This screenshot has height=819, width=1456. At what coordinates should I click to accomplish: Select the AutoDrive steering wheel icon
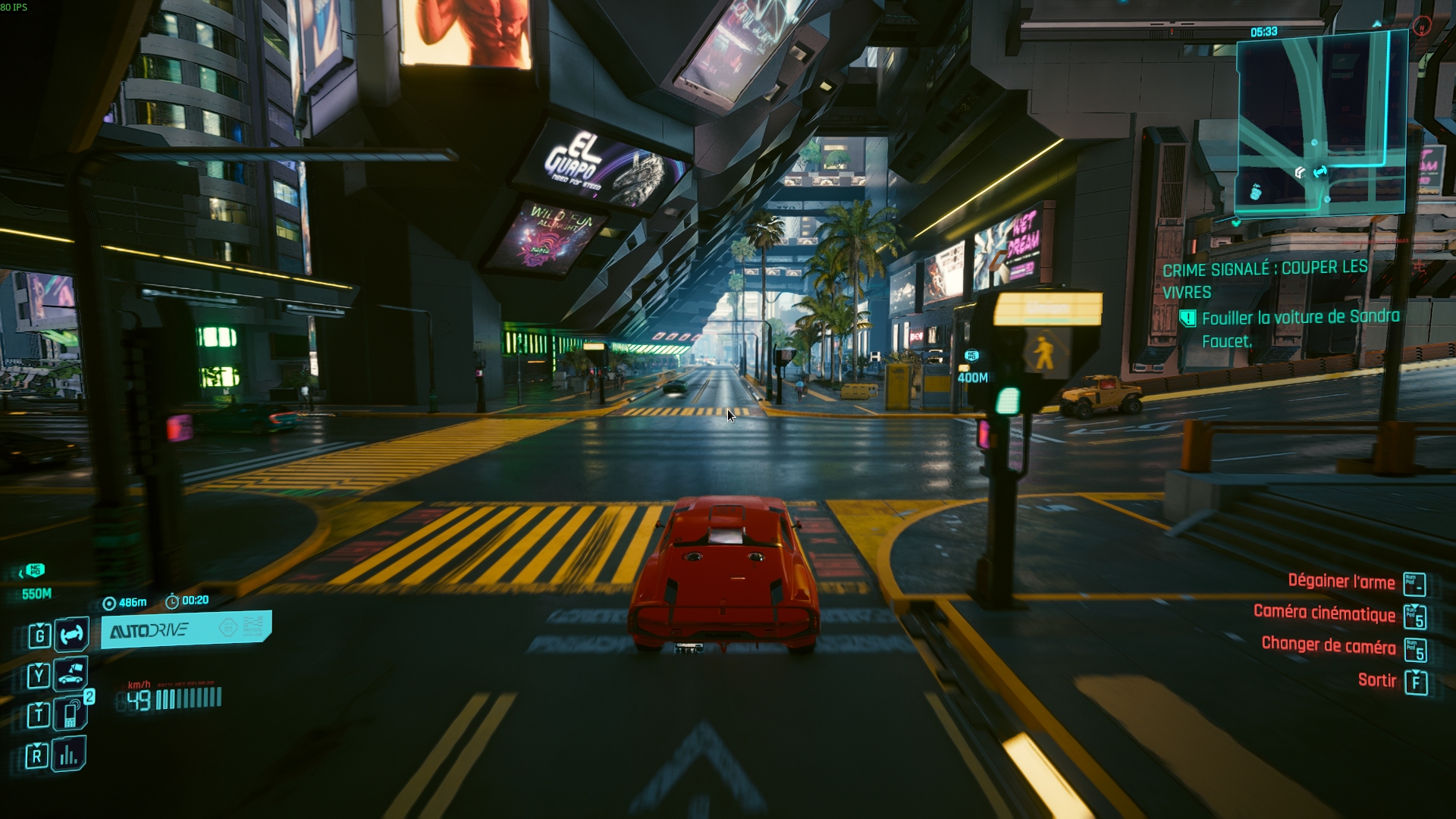pyautogui.click(x=72, y=634)
